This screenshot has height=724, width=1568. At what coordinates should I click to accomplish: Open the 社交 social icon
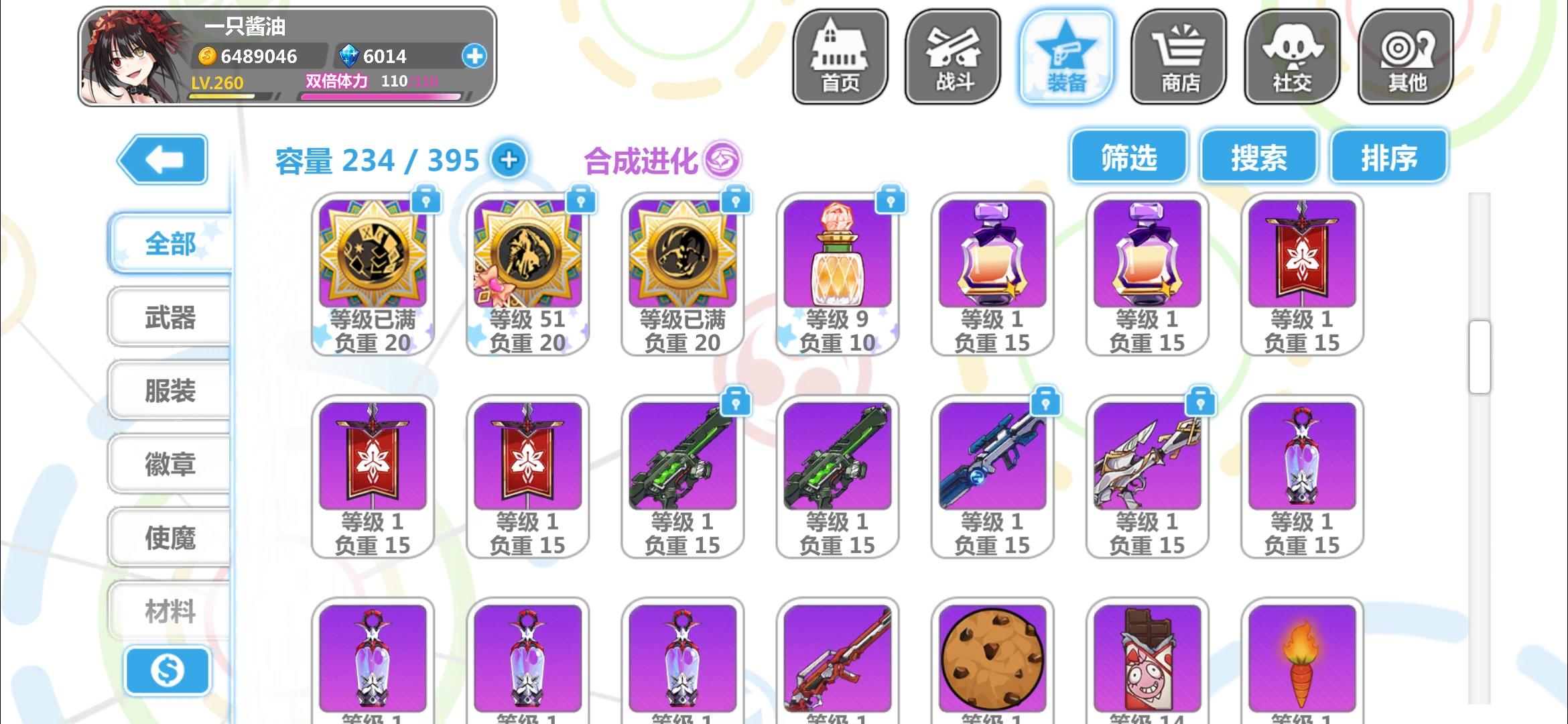1293,57
